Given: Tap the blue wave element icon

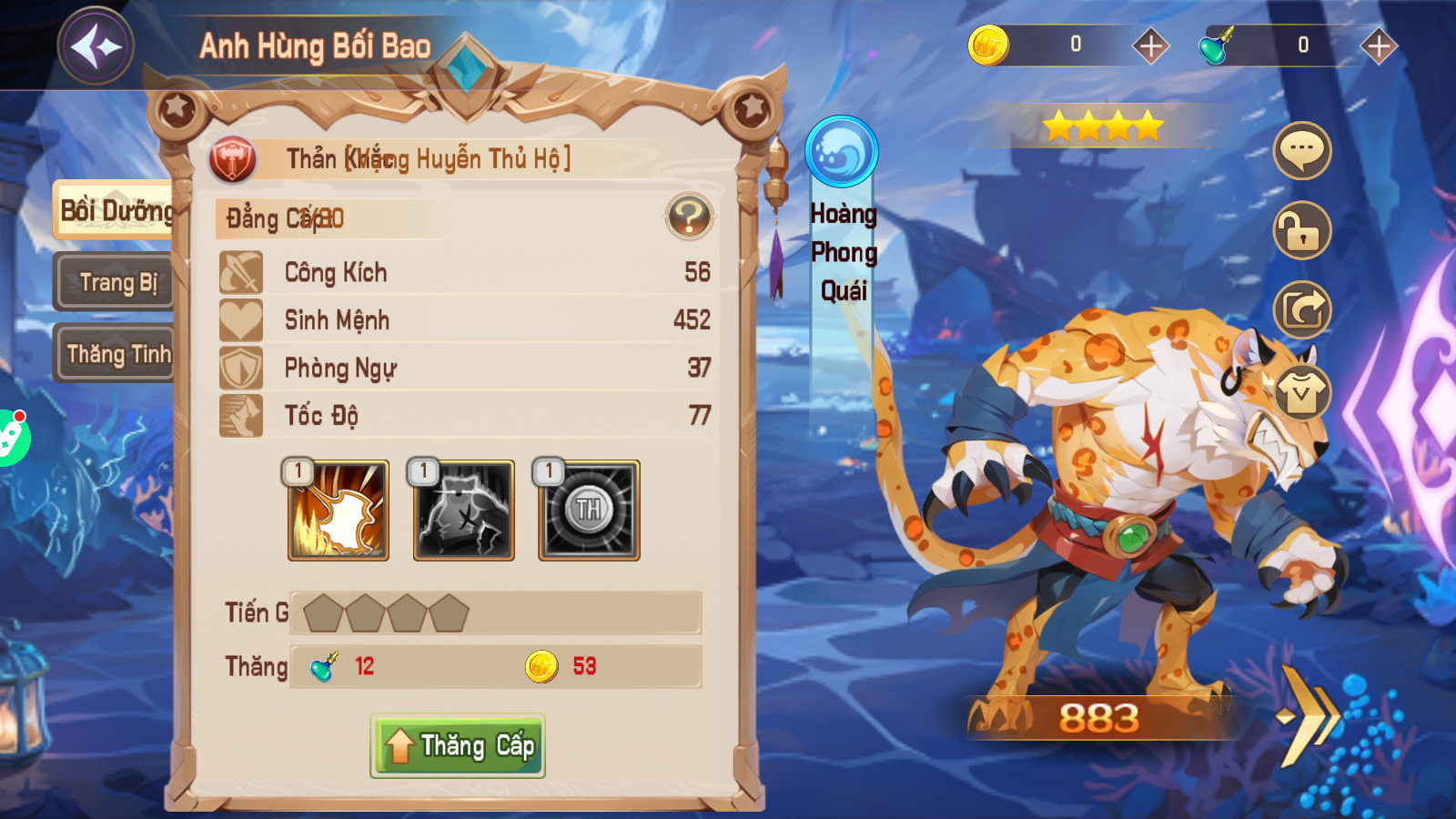Looking at the screenshot, I should (x=842, y=151).
